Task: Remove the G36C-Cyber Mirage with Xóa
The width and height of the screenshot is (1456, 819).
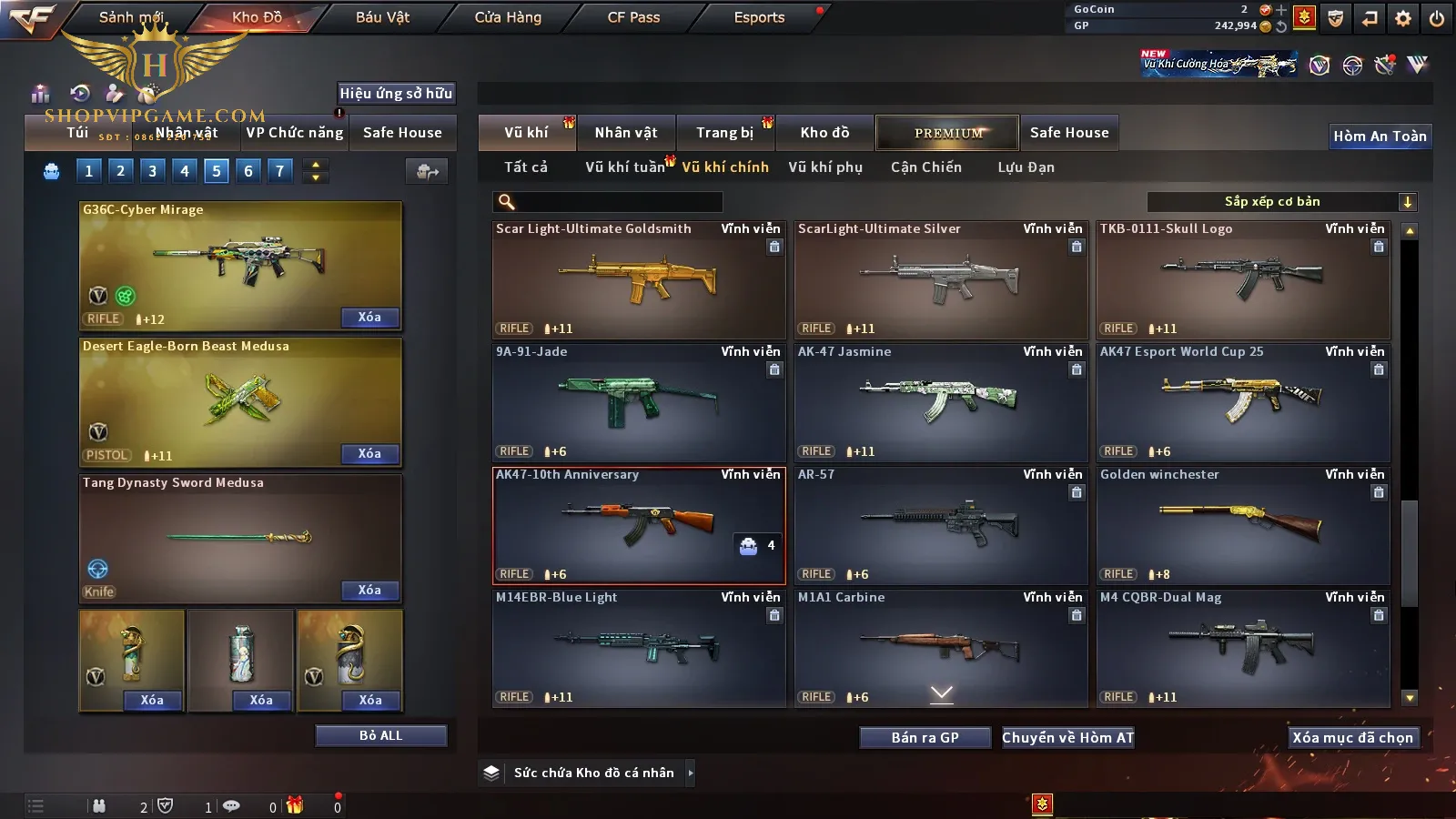Action: 369,318
